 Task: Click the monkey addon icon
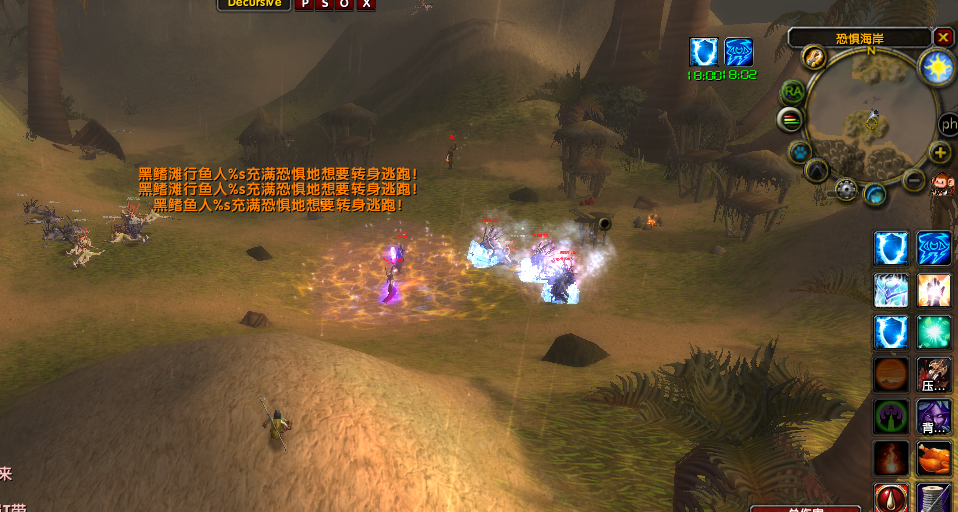pyautogui.click(x=941, y=187)
